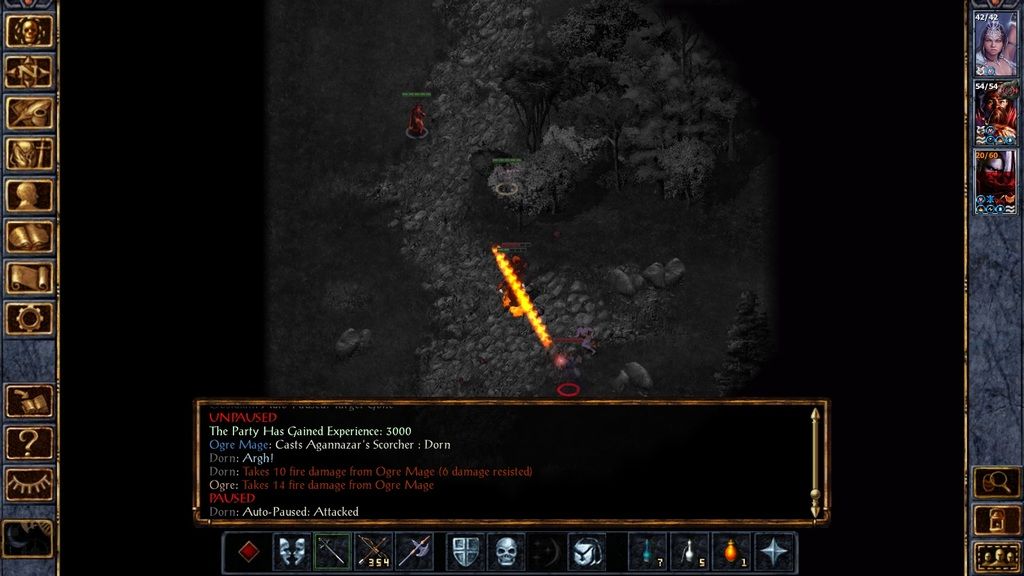Image resolution: width=1024 pixels, height=576 pixels.
Task: Equip the halberd weapon slot
Action: click(x=414, y=552)
